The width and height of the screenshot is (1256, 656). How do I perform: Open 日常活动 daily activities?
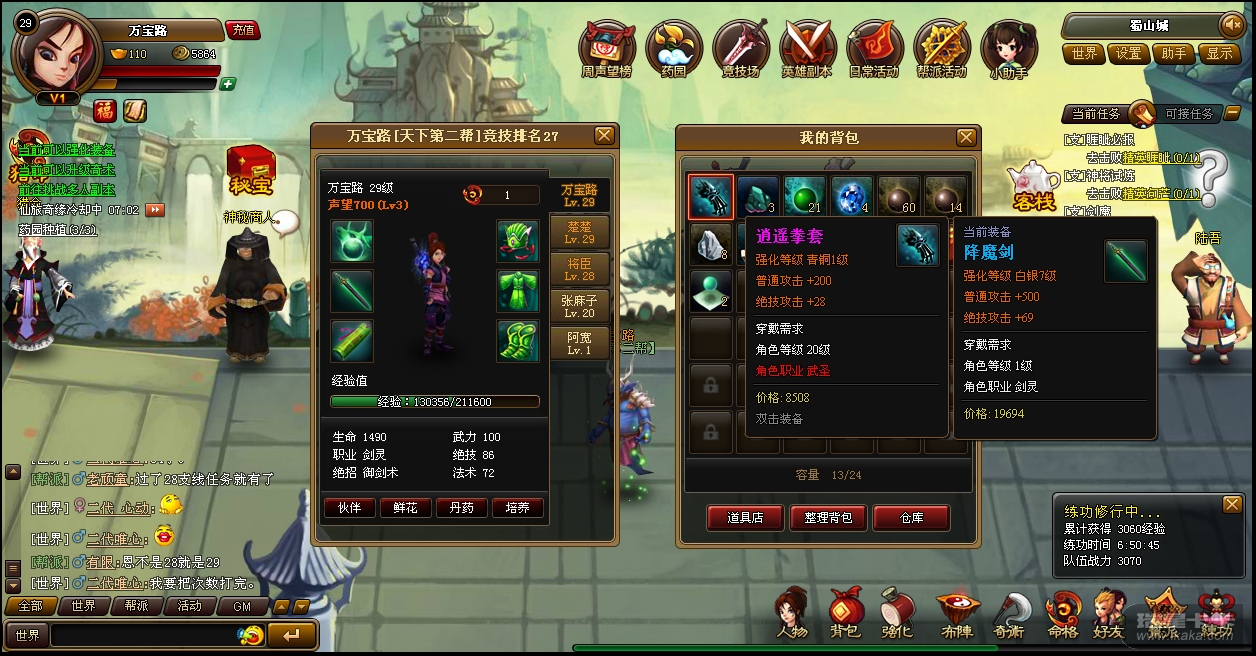point(874,50)
